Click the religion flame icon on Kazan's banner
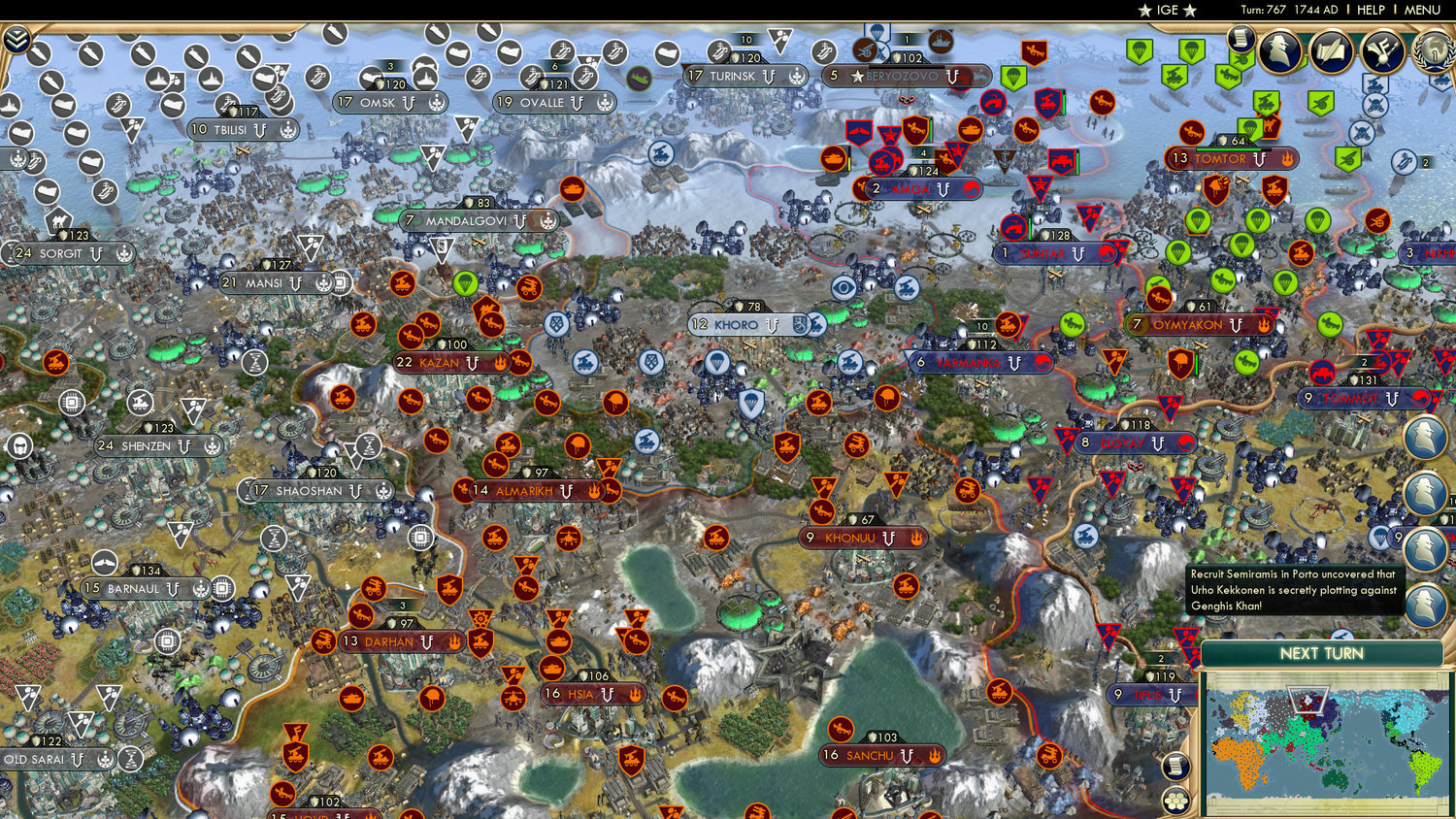1456x819 pixels. pos(498,362)
